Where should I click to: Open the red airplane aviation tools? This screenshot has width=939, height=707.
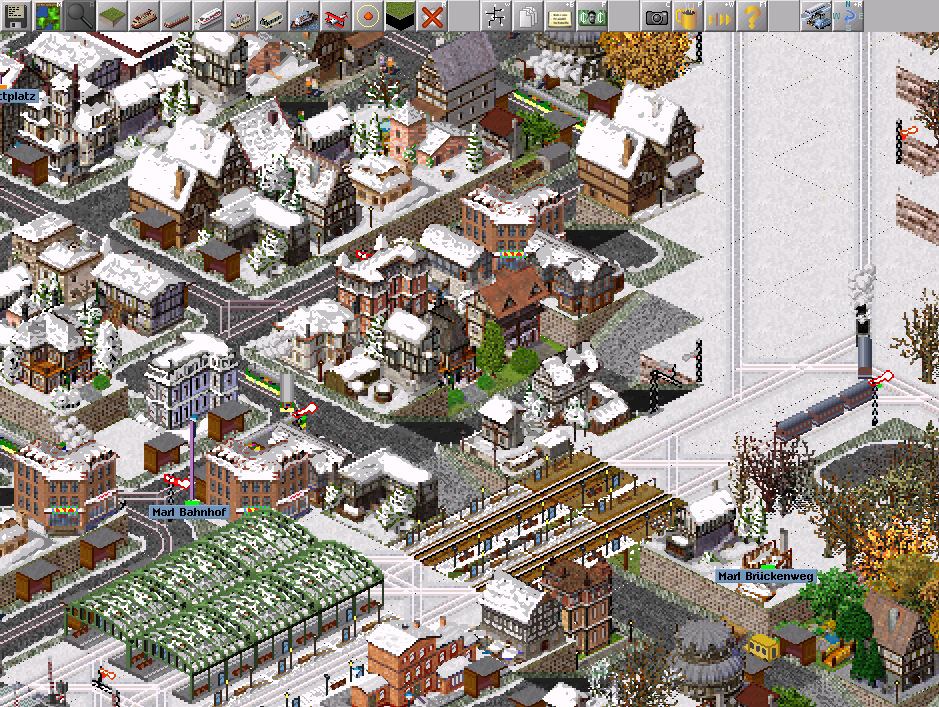pyautogui.click(x=336, y=16)
